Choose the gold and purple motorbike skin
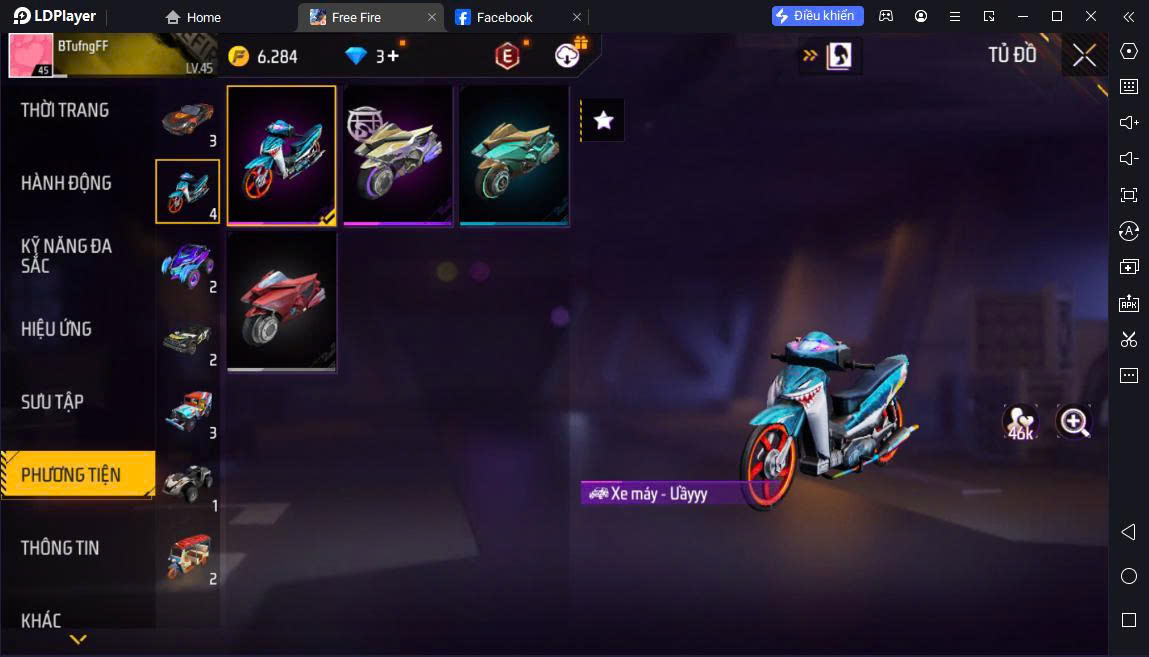Image resolution: width=1149 pixels, height=657 pixels. click(398, 155)
